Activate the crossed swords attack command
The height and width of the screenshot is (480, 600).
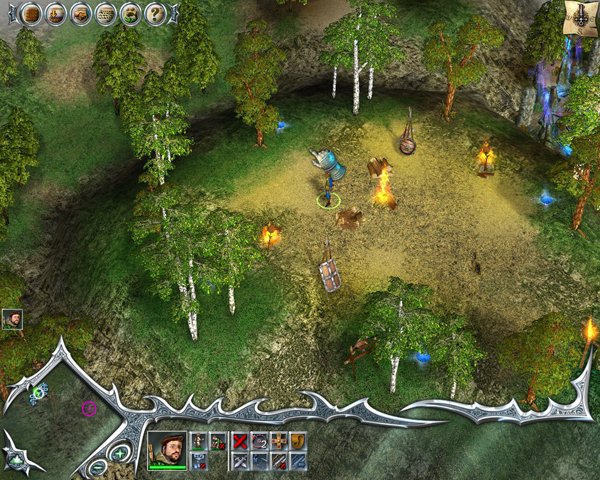pos(240,460)
